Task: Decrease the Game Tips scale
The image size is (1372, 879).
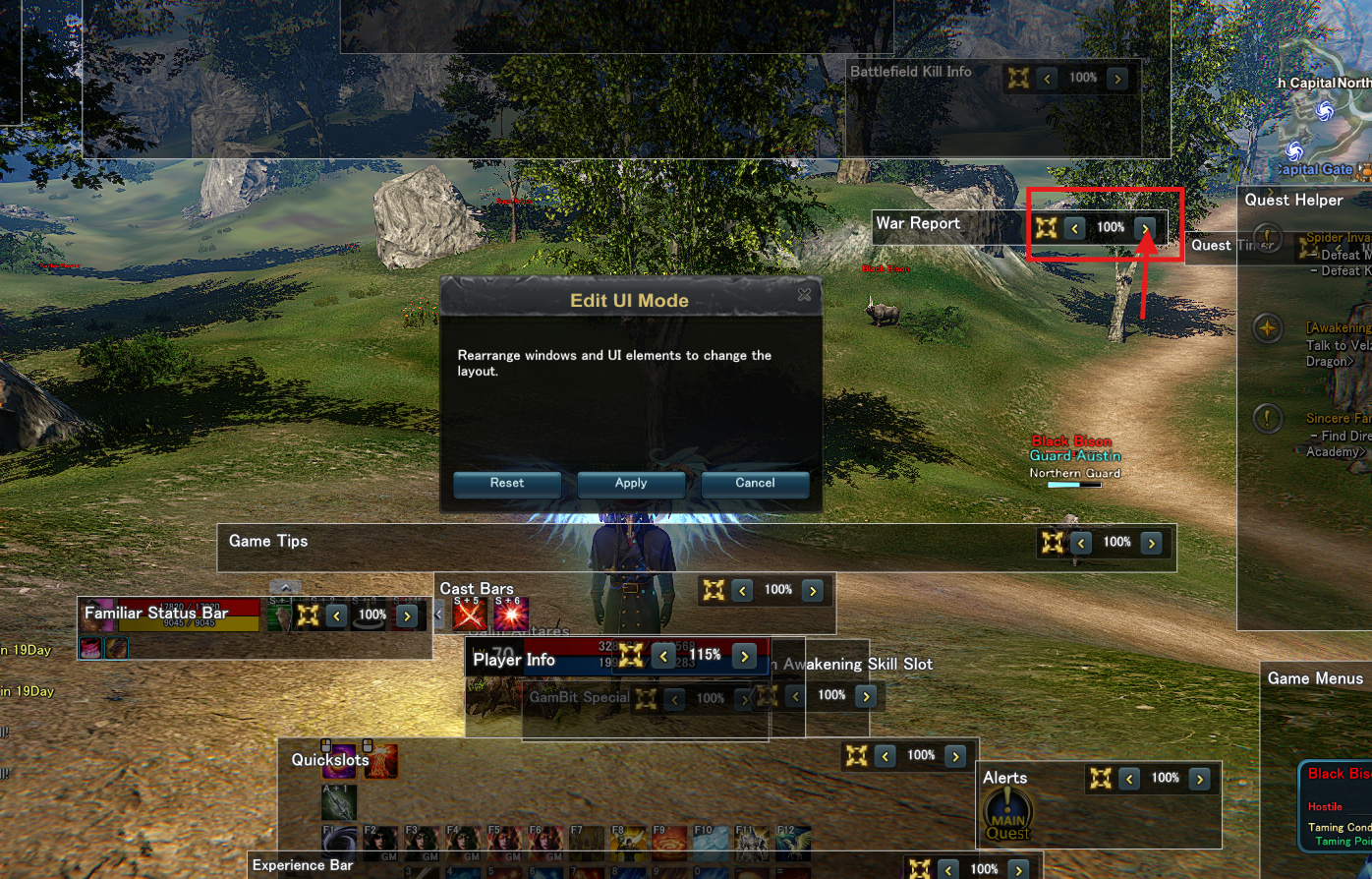Action: [x=1082, y=543]
